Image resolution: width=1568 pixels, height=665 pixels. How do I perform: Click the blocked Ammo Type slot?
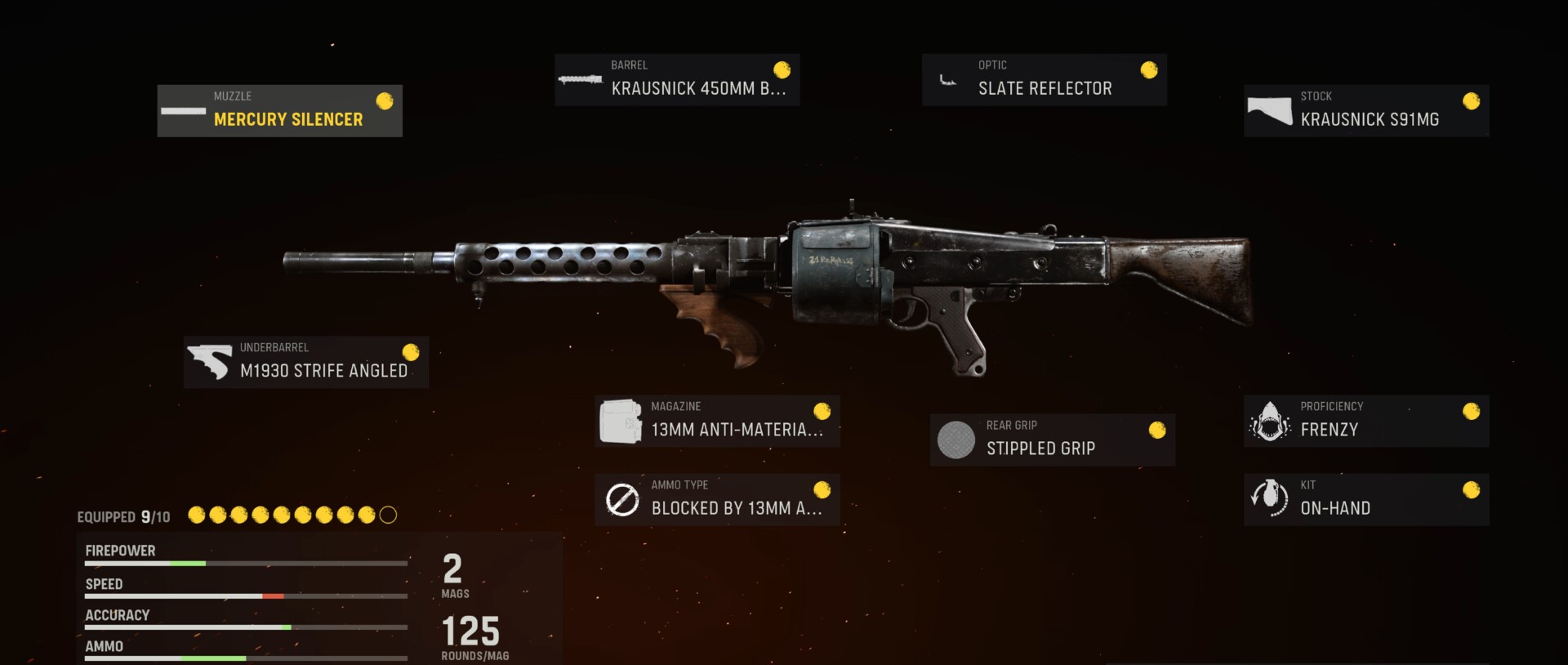(717, 499)
